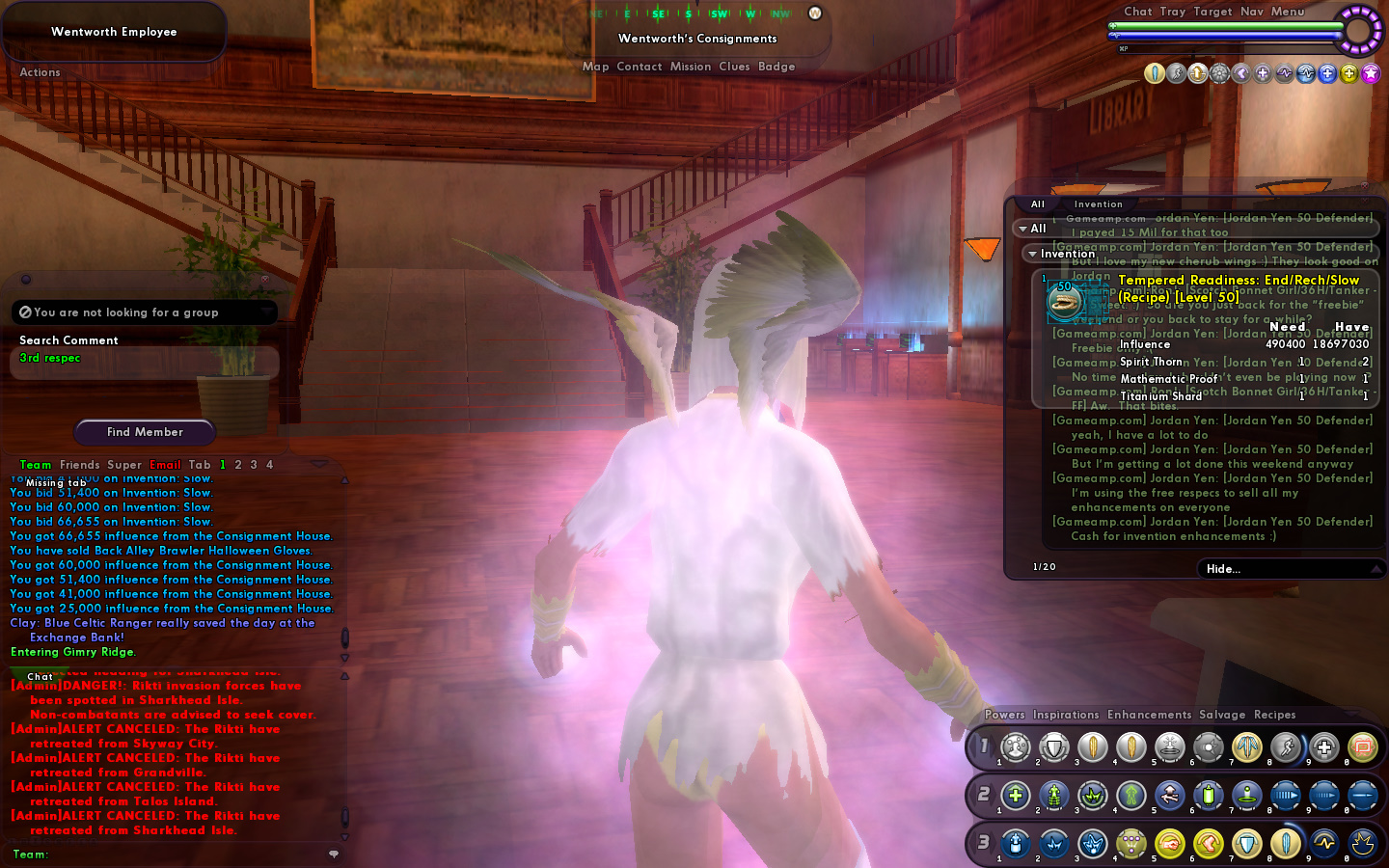Open the Hide... dropdown in the recipe window
Image resolution: width=1389 pixels, height=868 pixels.
coord(1290,569)
